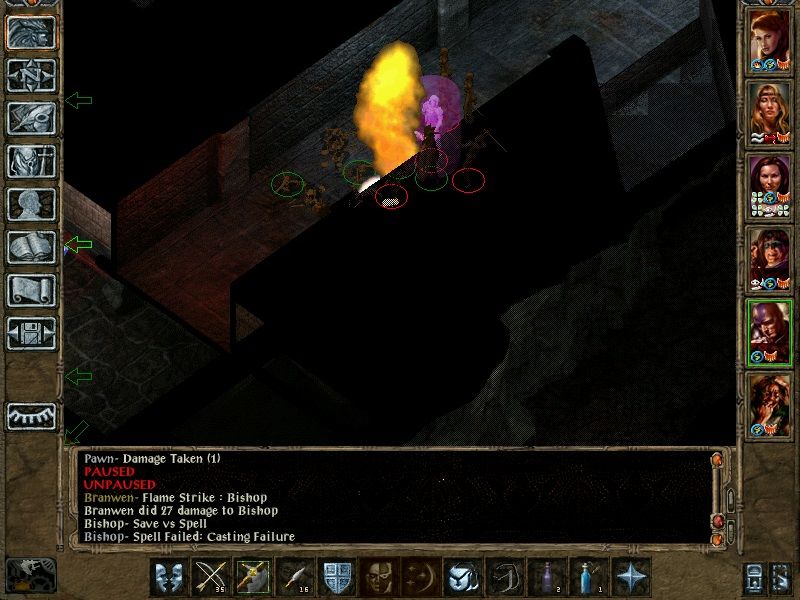
Task: Open the journal quill button
Action: (32, 118)
